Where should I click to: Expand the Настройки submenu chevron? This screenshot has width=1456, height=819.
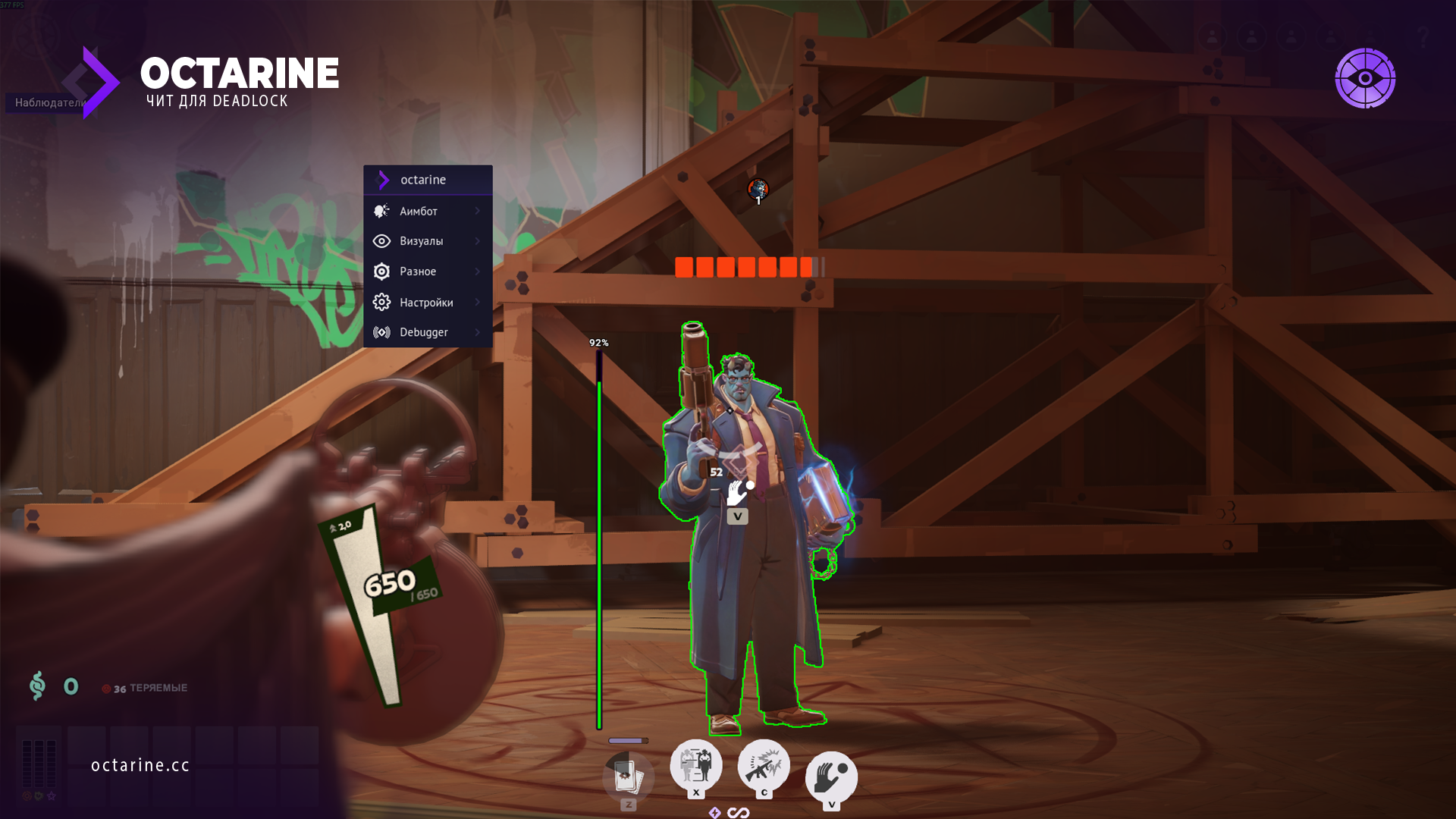click(x=479, y=302)
